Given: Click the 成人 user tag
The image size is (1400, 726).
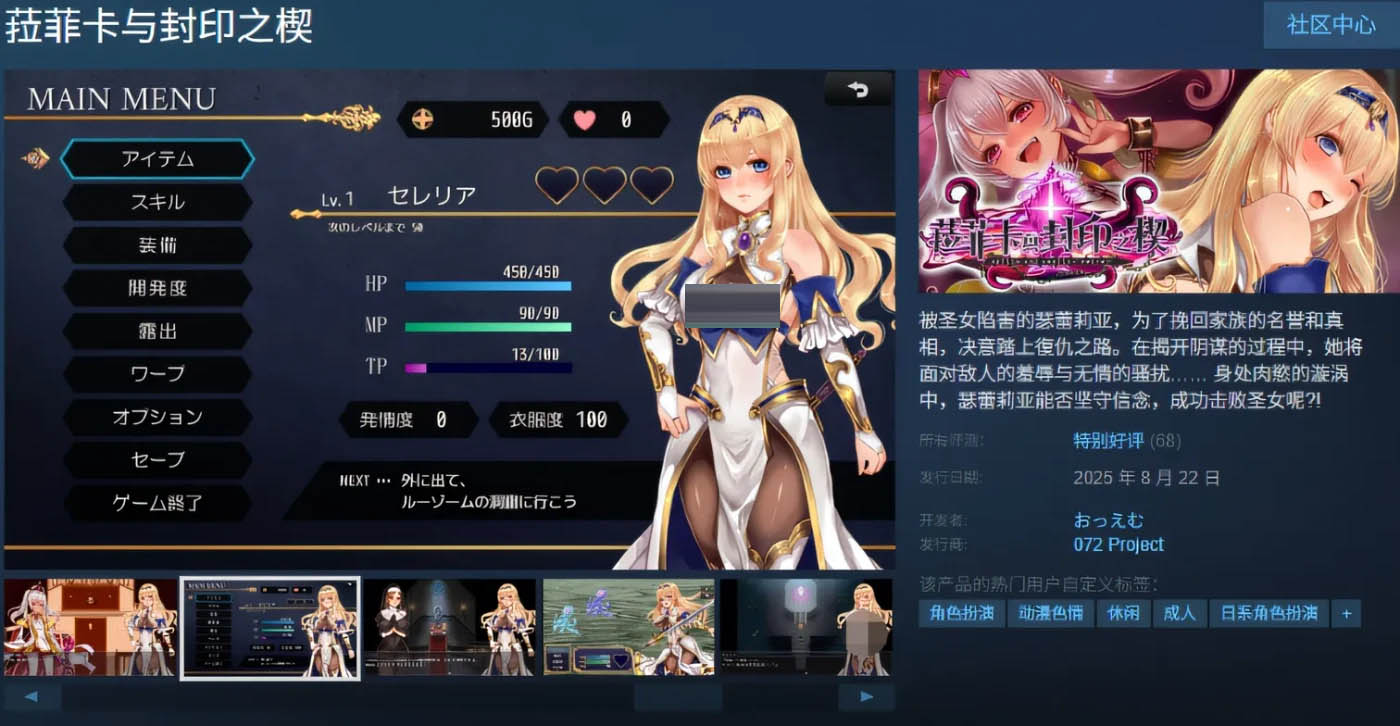Looking at the screenshot, I should click(x=1180, y=613).
